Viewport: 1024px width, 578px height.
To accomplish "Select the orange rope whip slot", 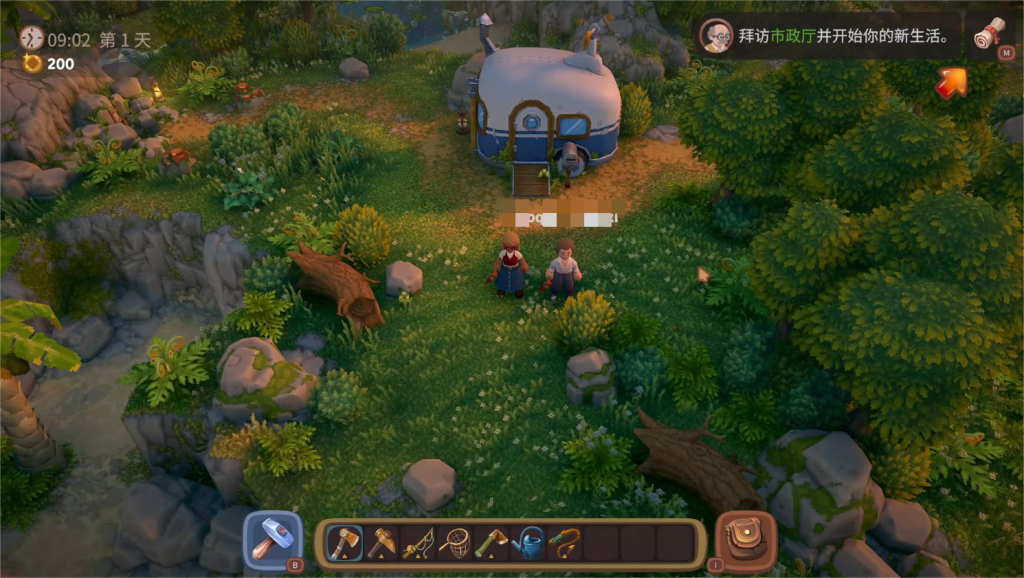I will tap(566, 543).
